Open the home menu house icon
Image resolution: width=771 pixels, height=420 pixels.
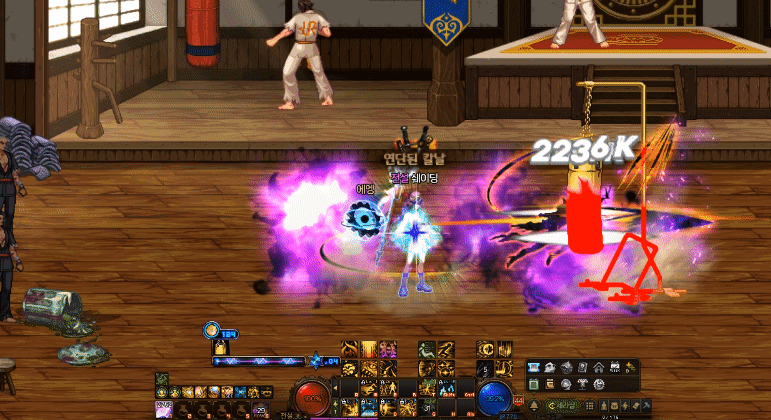[x=598, y=367]
